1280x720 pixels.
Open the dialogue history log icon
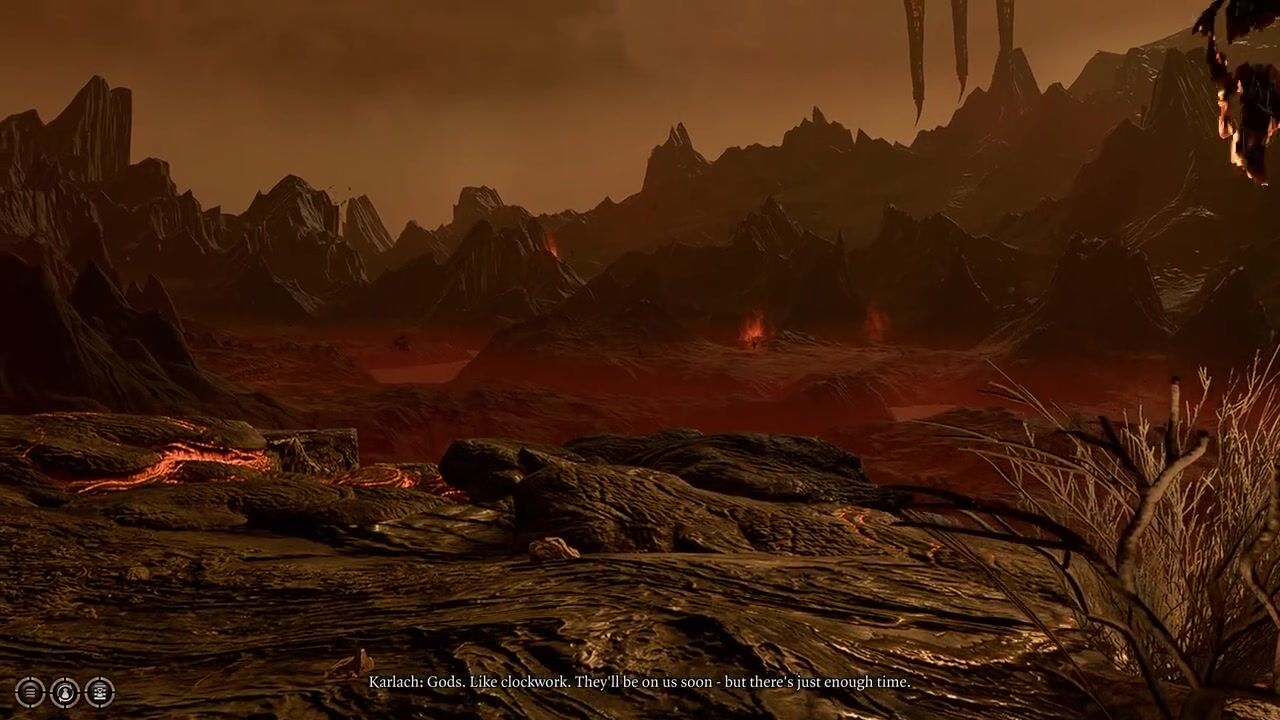99,692
